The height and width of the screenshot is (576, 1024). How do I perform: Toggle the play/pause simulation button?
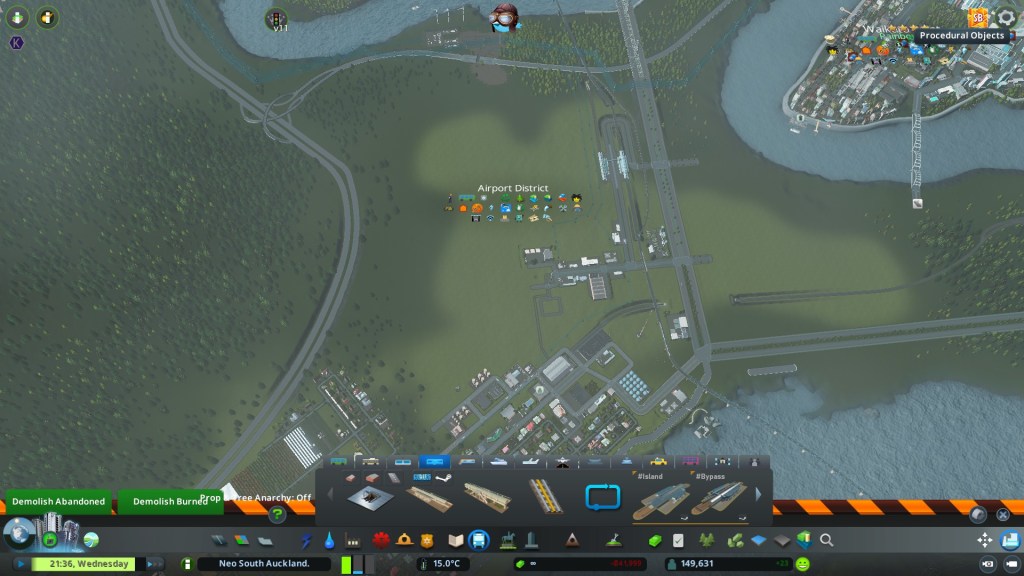click(x=21, y=564)
